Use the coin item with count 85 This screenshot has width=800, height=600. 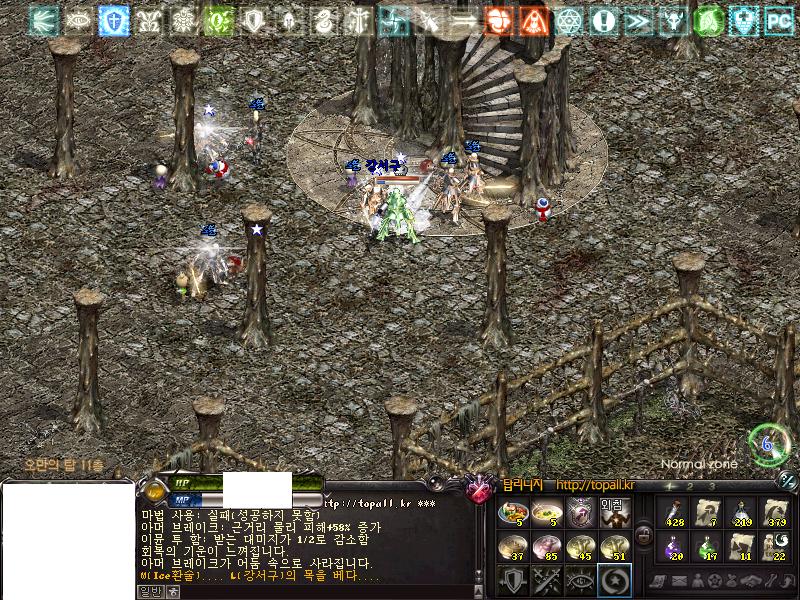pyautogui.click(x=546, y=547)
